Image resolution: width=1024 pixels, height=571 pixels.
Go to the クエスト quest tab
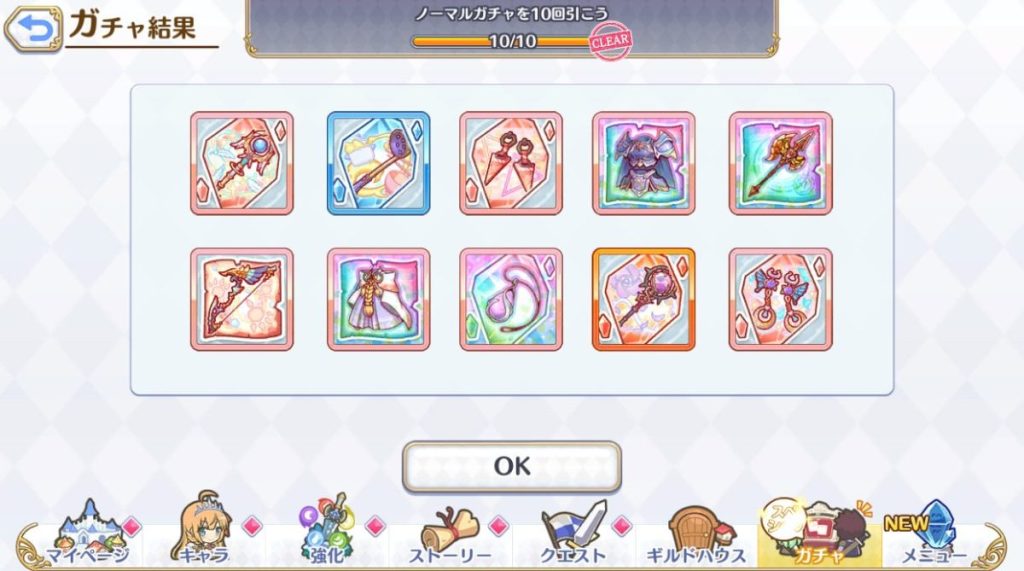(573, 536)
